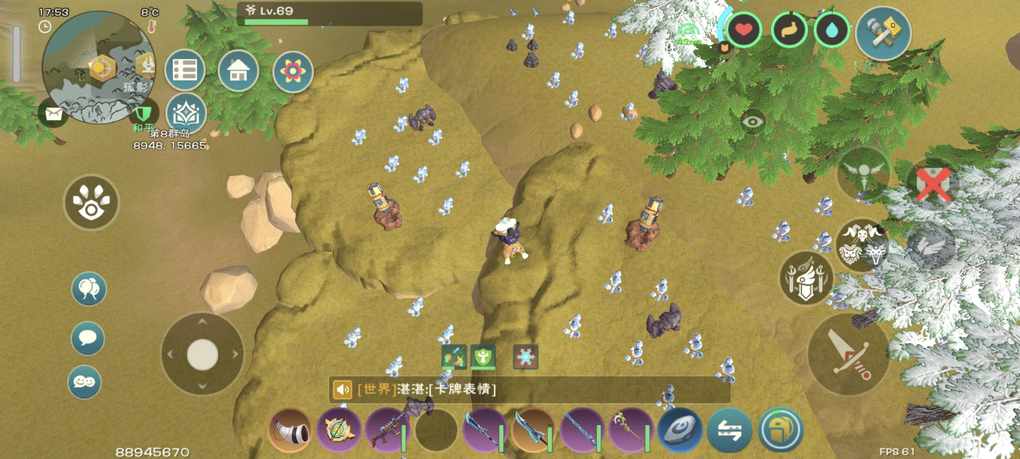Toggle the eye visibility icon
This screenshot has width=1020, height=459.
(x=753, y=120)
